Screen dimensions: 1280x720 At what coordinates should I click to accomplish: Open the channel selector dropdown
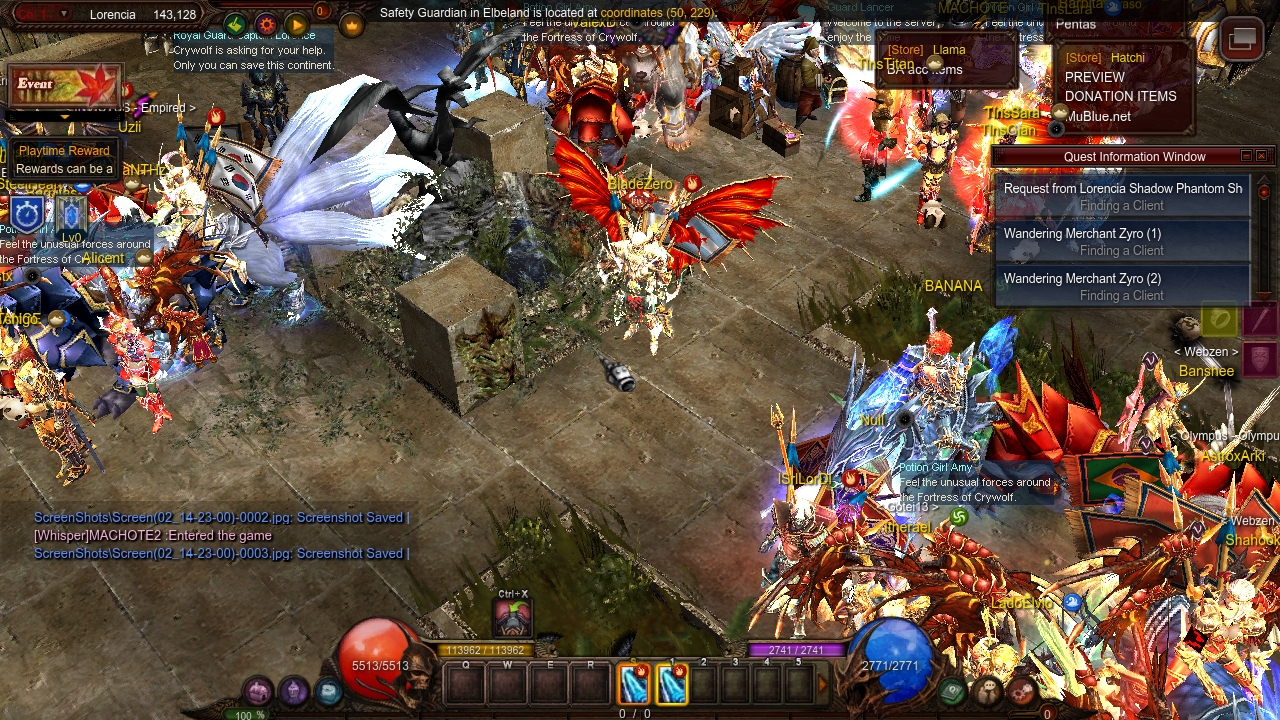65,14
